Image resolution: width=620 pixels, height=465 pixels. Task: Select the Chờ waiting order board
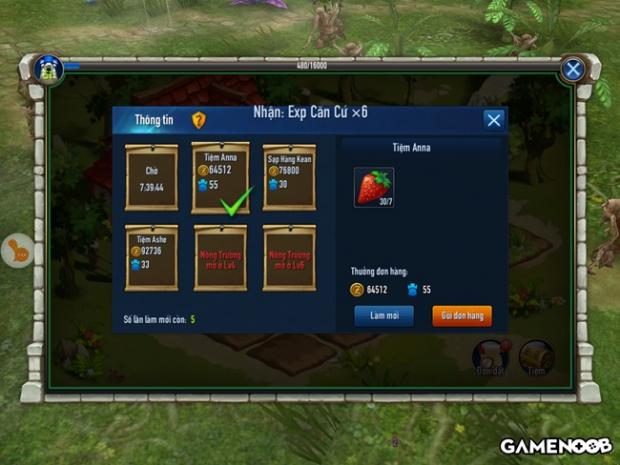point(151,177)
